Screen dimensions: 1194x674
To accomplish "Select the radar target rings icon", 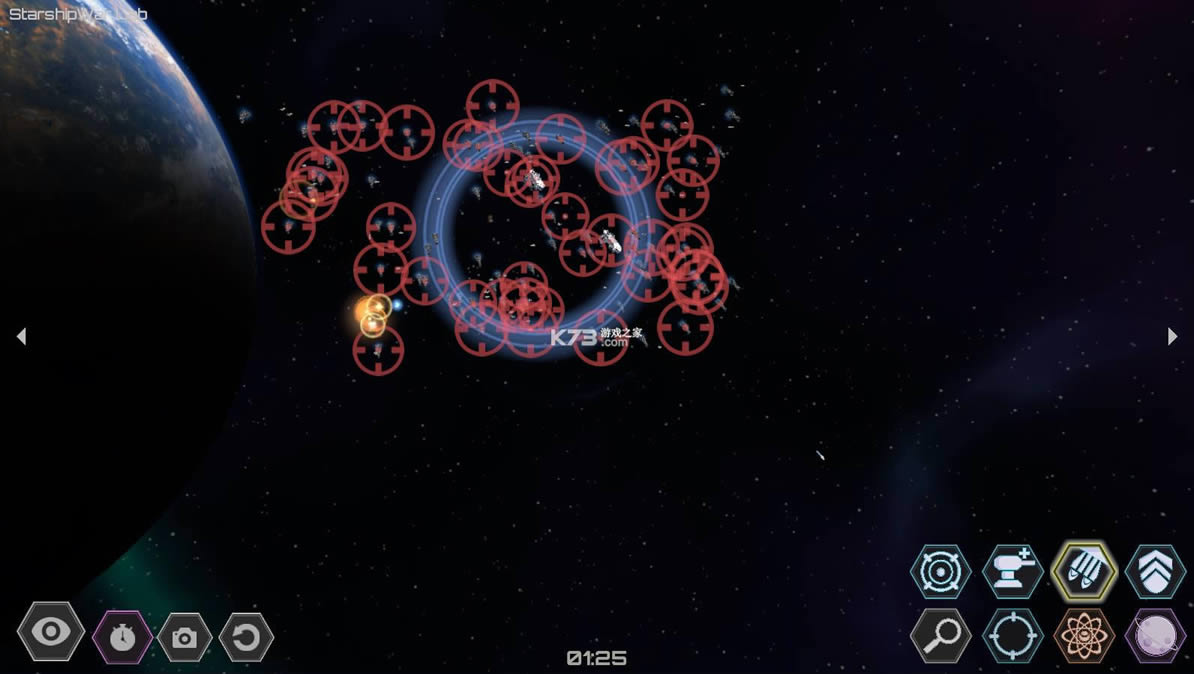I will click(x=941, y=572).
